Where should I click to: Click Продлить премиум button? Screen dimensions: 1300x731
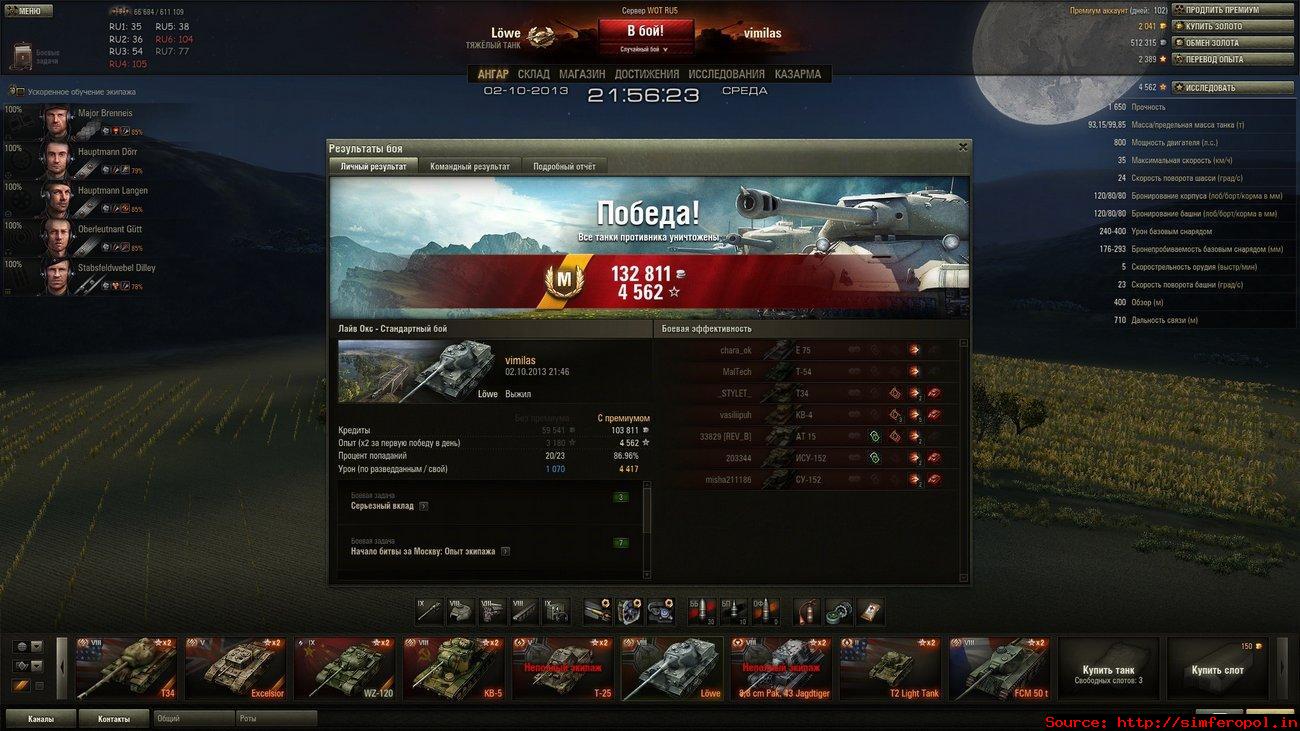[1232, 10]
